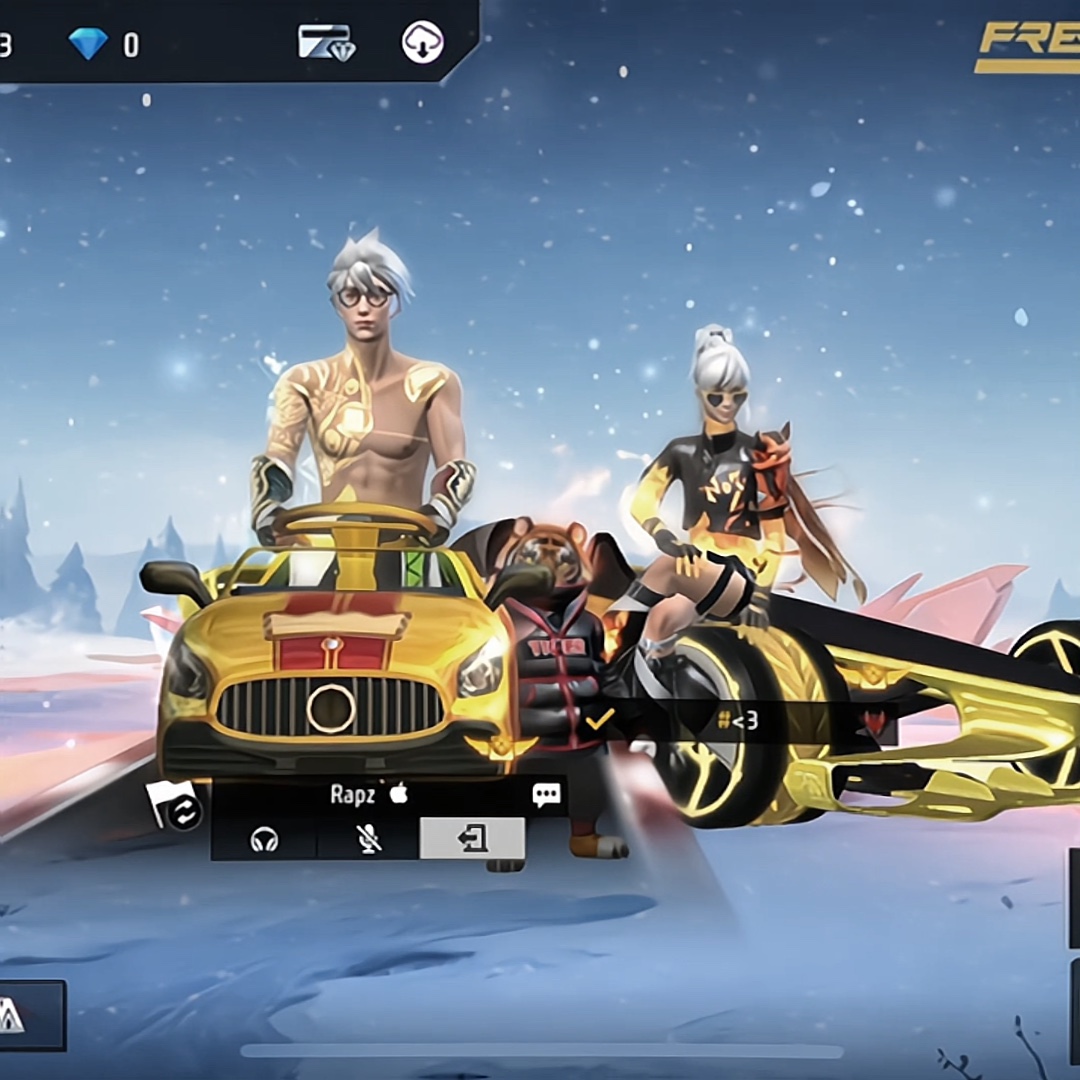
Task: Tap the blue diamond currency icon
Action: coord(88,43)
